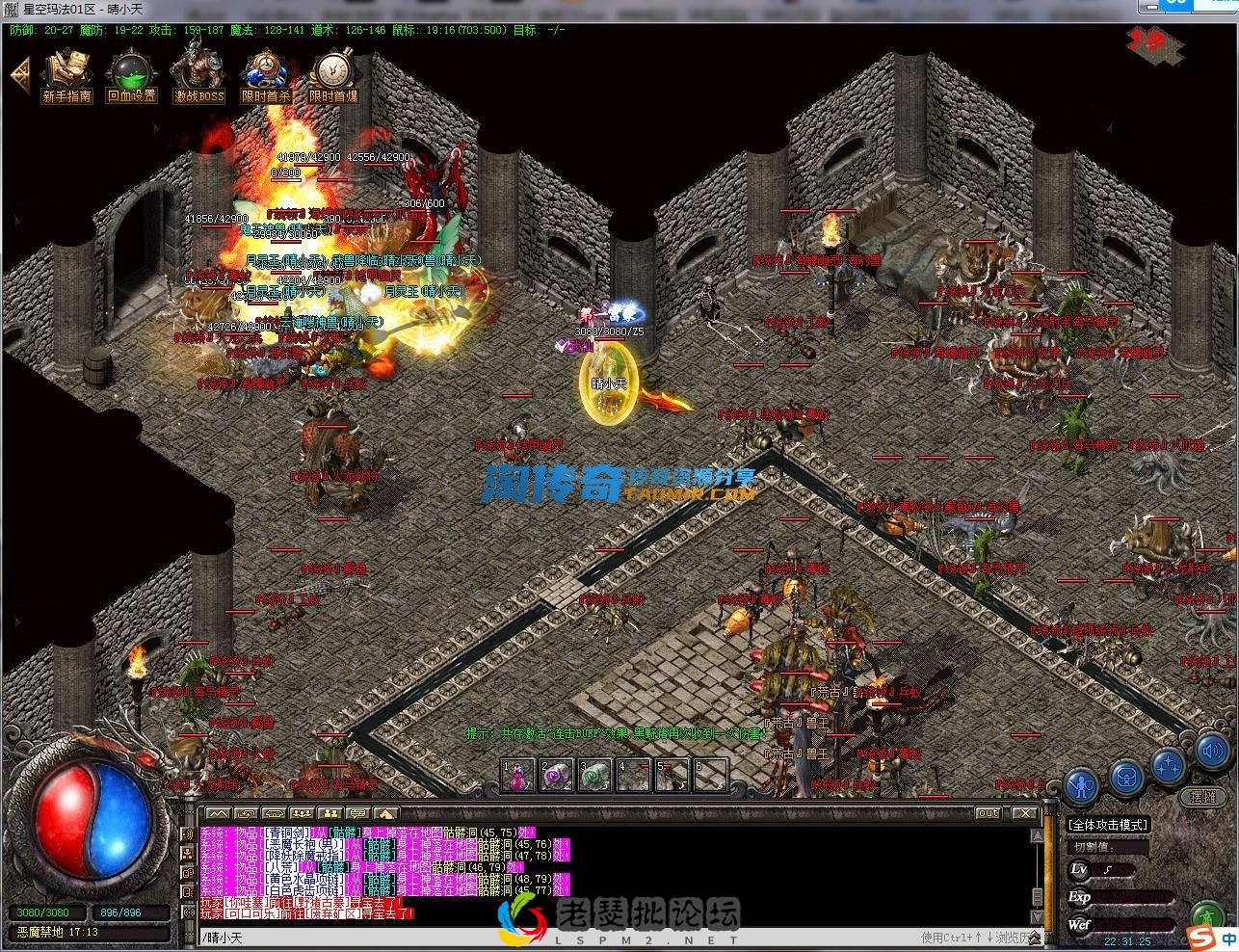Toggle the speaker sound icon
Viewport: 1239px width, 952px height.
pos(1210,753)
